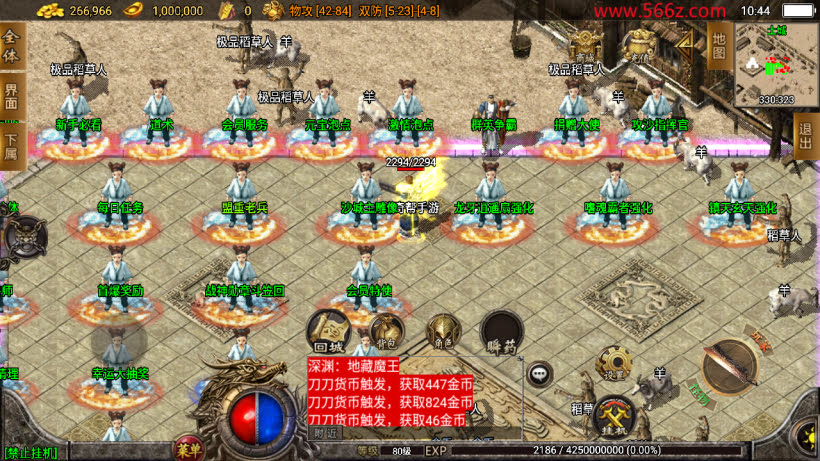Open the chat speech bubble button

540,374
